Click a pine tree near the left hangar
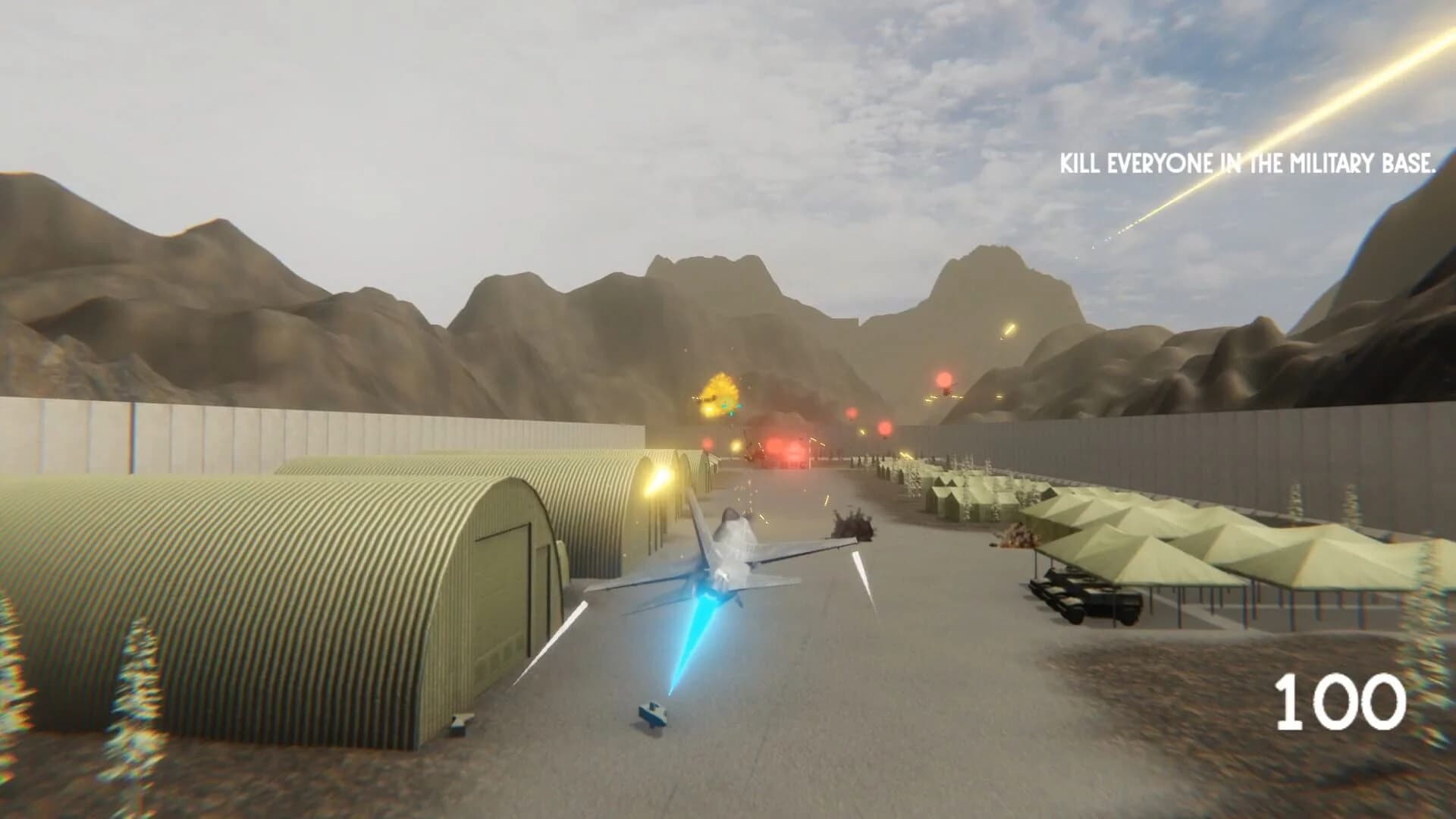Viewport: 1456px width, 819px height. (x=140, y=682)
